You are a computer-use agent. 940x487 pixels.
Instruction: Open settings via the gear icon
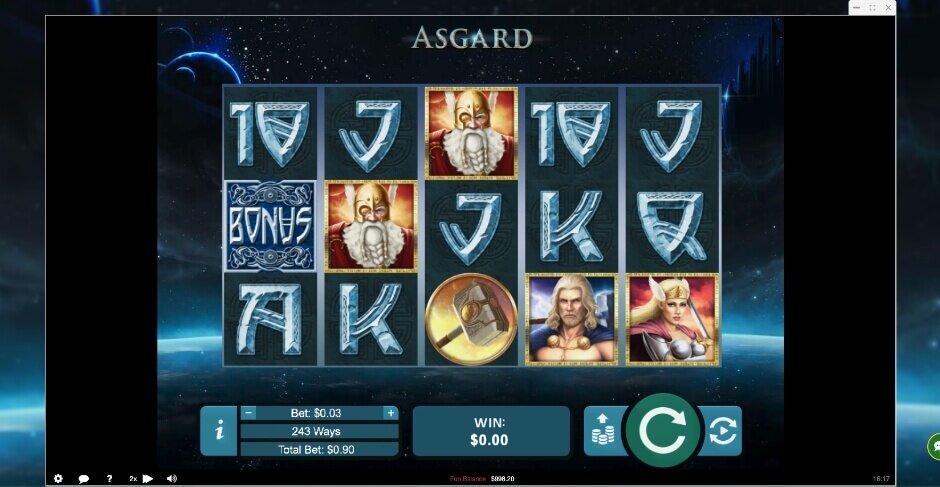(x=58, y=479)
